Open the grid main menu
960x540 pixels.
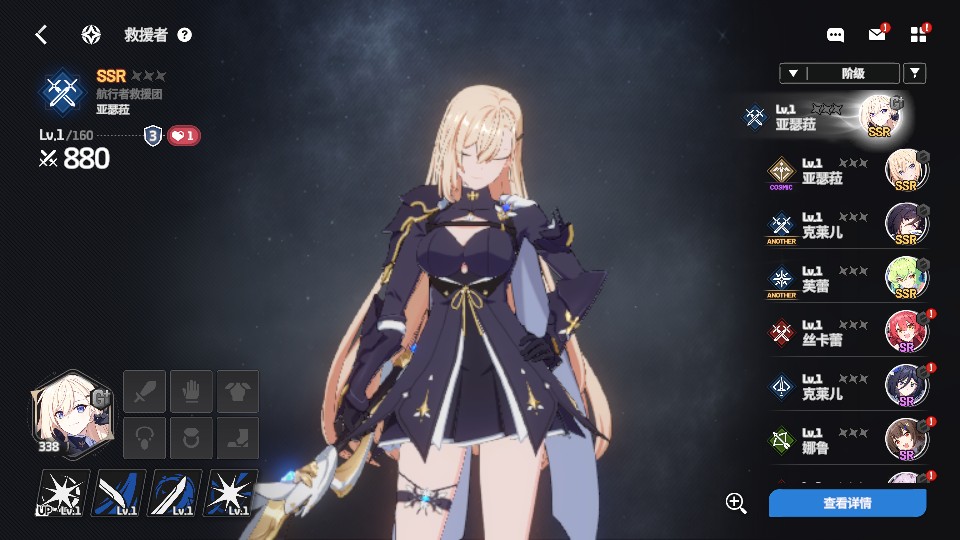tap(919, 35)
